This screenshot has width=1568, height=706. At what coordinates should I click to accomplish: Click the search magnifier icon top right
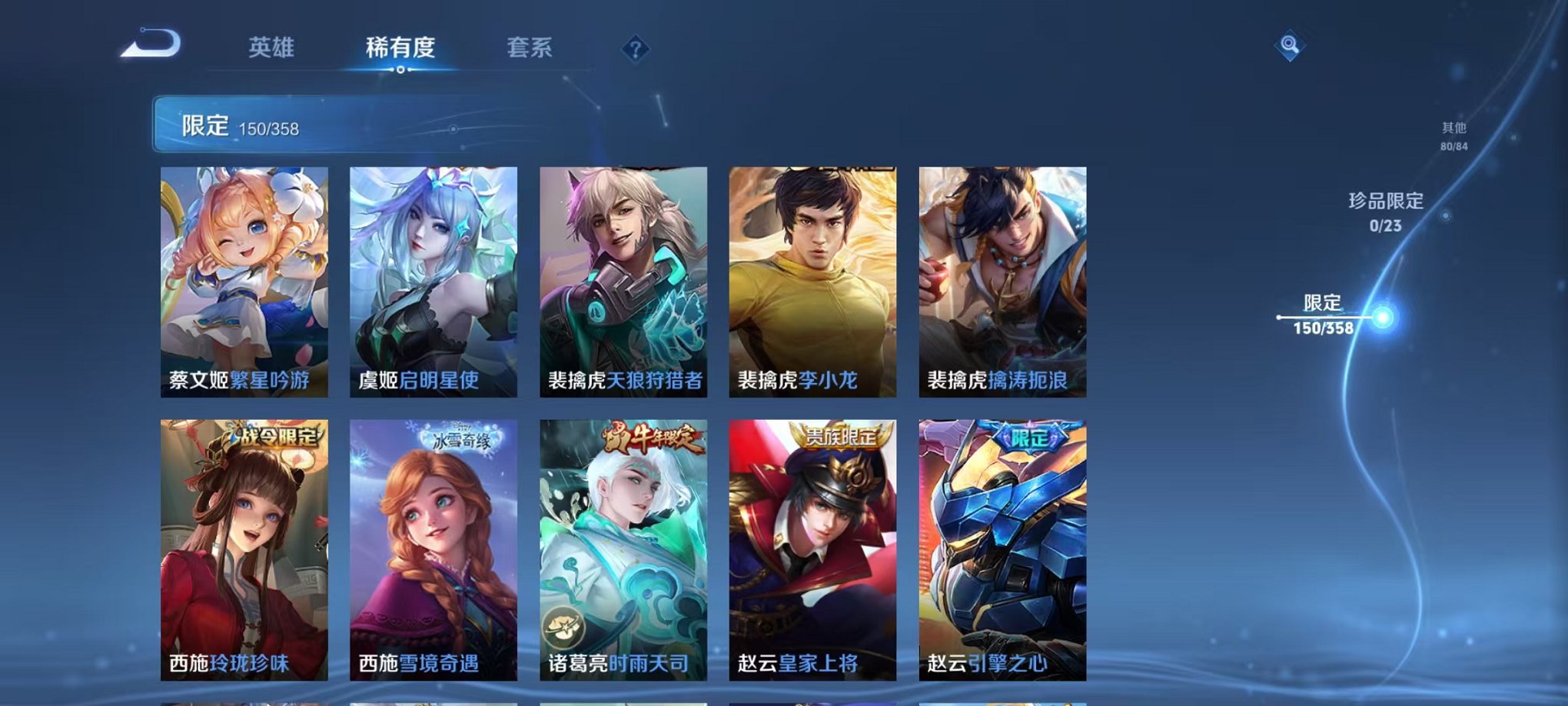[1291, 45]
